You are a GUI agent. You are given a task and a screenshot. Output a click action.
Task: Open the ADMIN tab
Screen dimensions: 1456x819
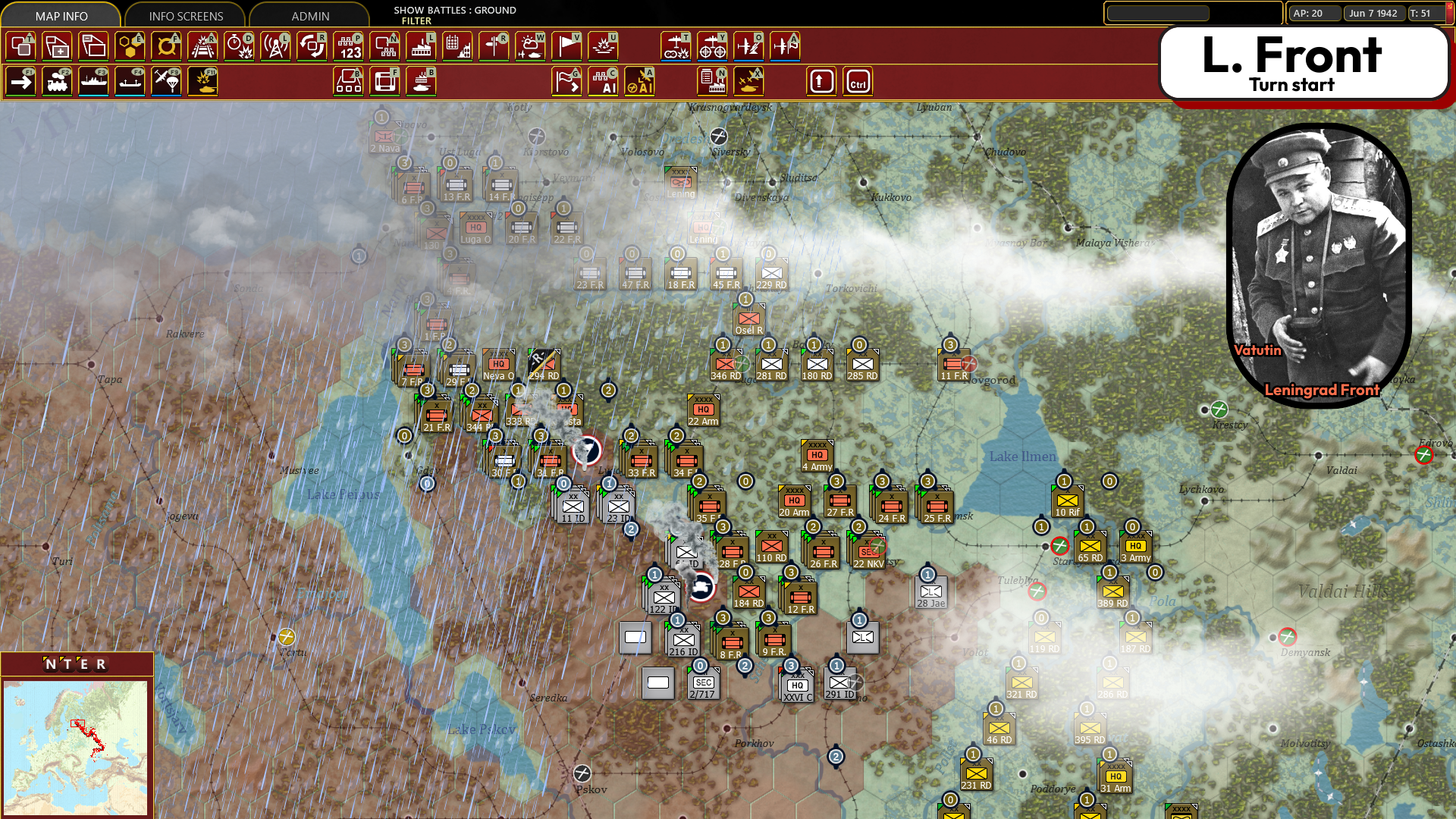pos(309,15)
